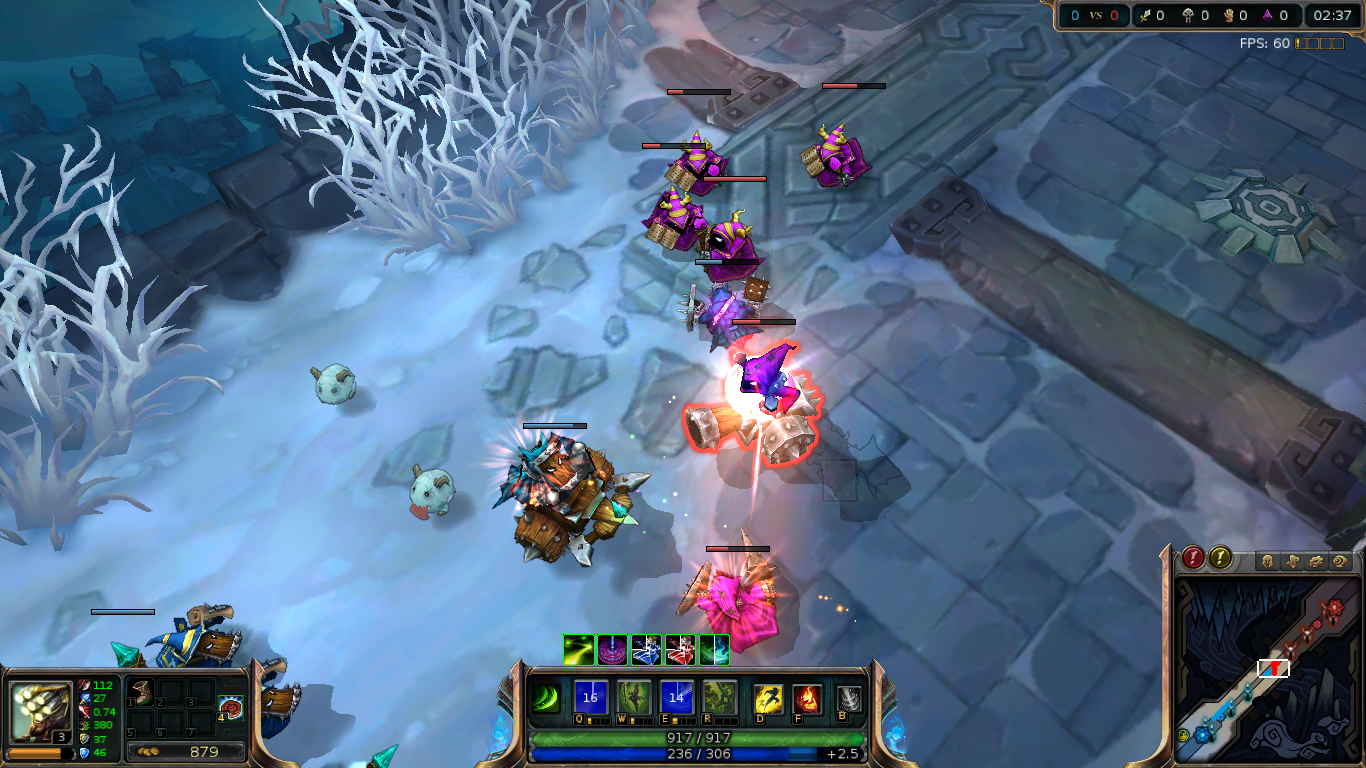1366x768 pixels.
Task: Activate the red trinket in item slot 4
Action: [x=231, y=708]
